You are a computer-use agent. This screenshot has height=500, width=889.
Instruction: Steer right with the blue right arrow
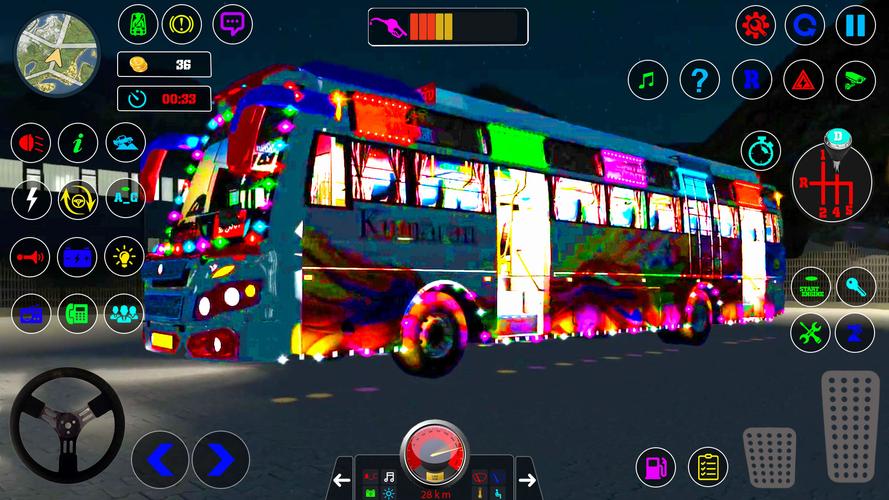pyautogui.click(x=221, y=459)
